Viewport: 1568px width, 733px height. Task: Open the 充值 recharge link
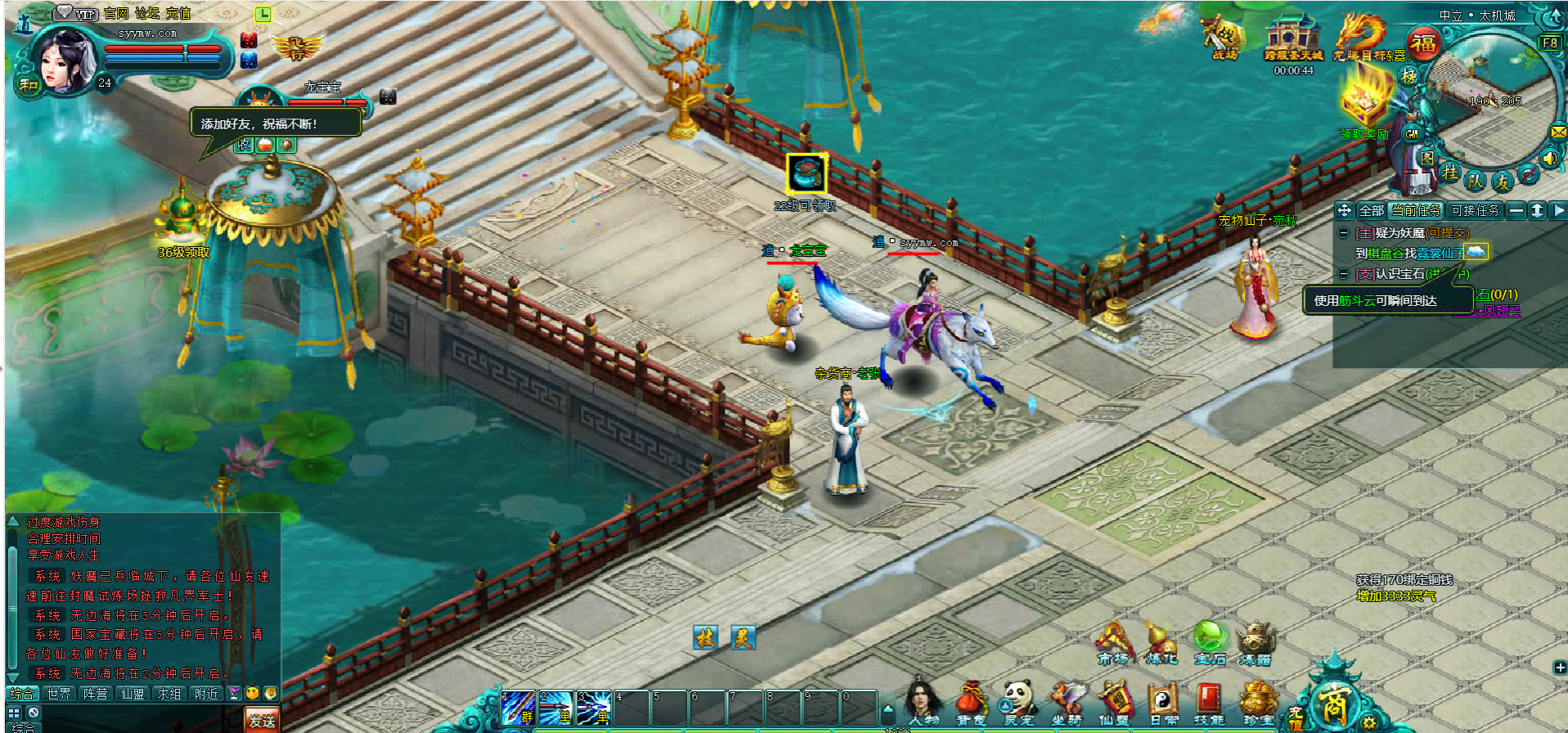click(x=178, y=13)
